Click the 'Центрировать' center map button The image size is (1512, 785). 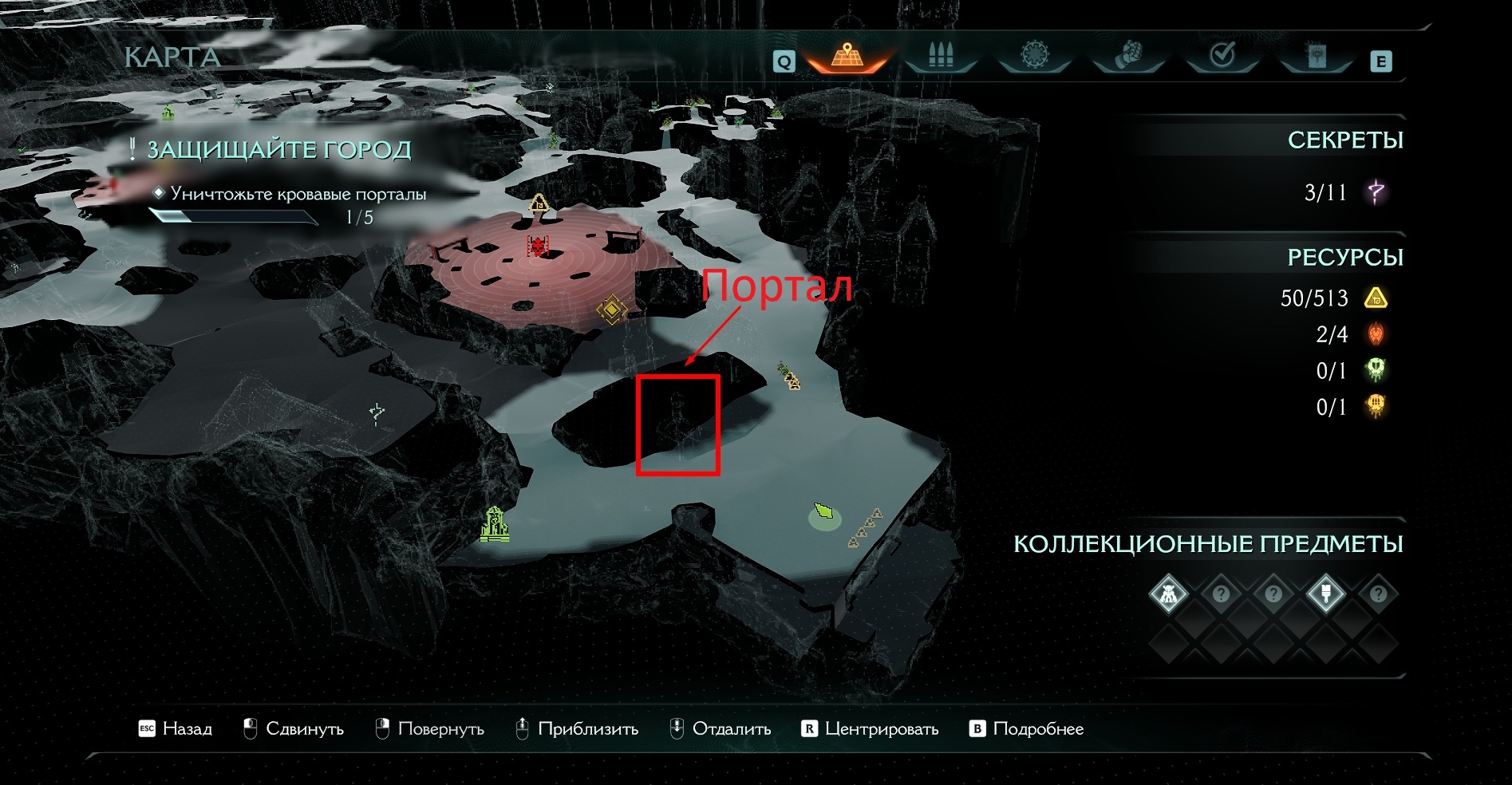pyautogui.click(x=870, y=728)
